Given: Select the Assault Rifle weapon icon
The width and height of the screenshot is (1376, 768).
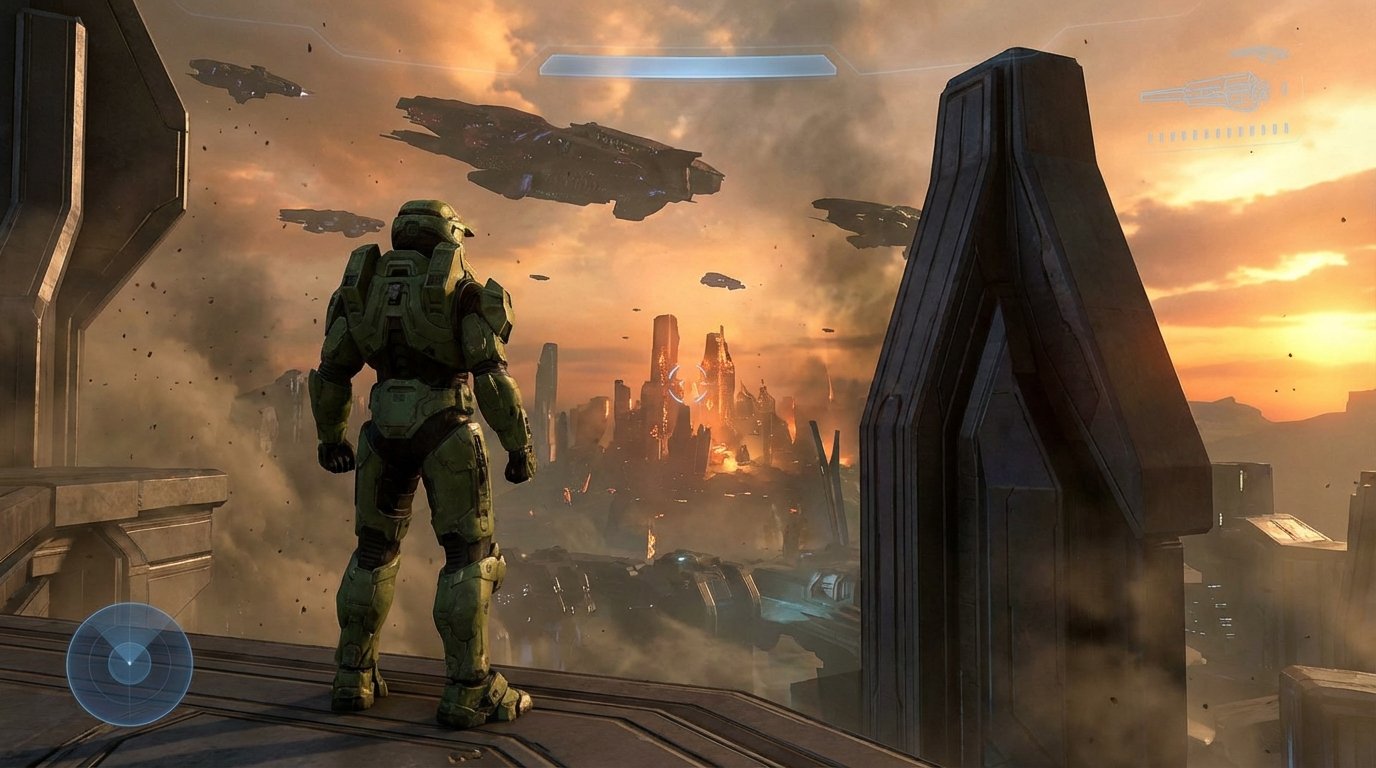Looking at the screenshot, I should pyautogui.click(x=1208, y=92).
